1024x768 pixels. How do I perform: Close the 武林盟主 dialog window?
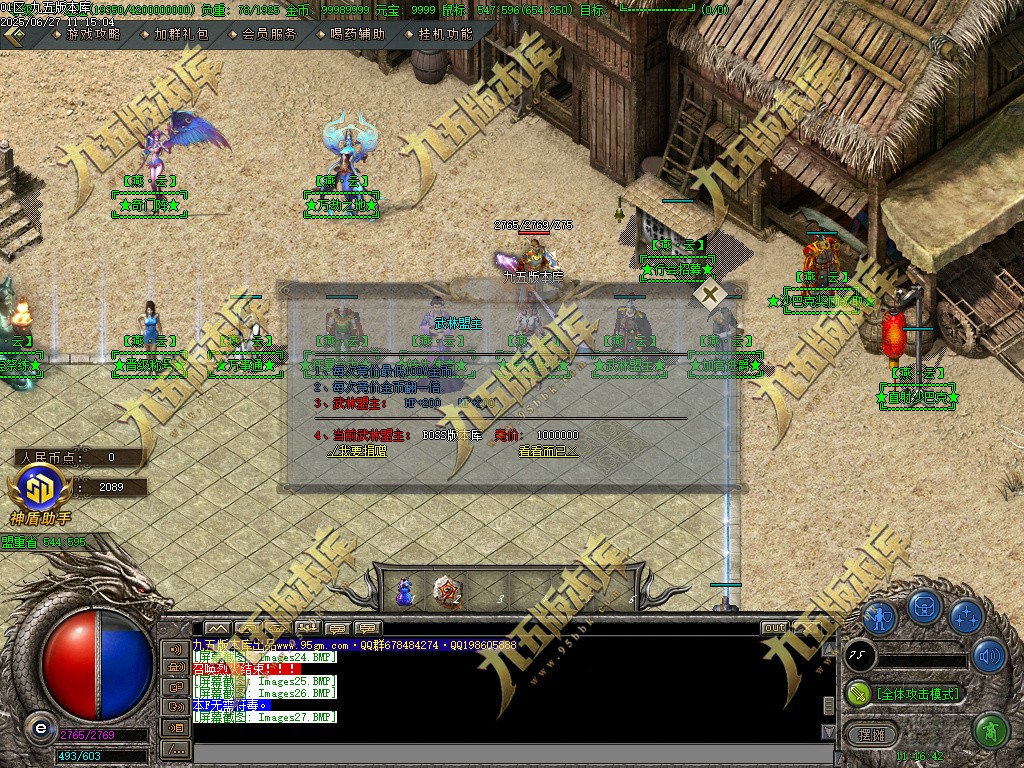tap(710, 295)
